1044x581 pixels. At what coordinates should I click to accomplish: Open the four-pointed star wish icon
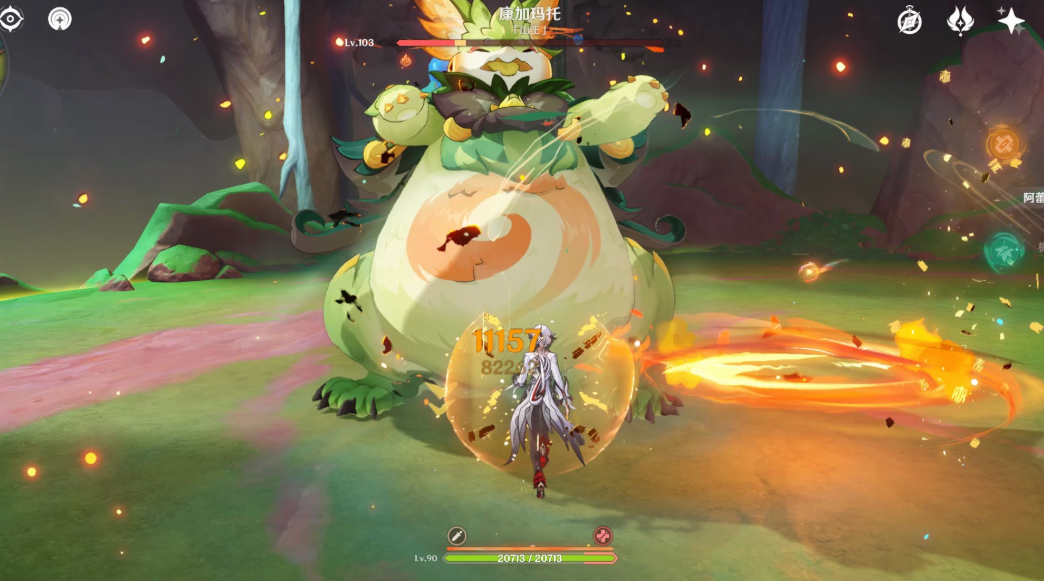pyautogui.click(x=1011, y=20)
